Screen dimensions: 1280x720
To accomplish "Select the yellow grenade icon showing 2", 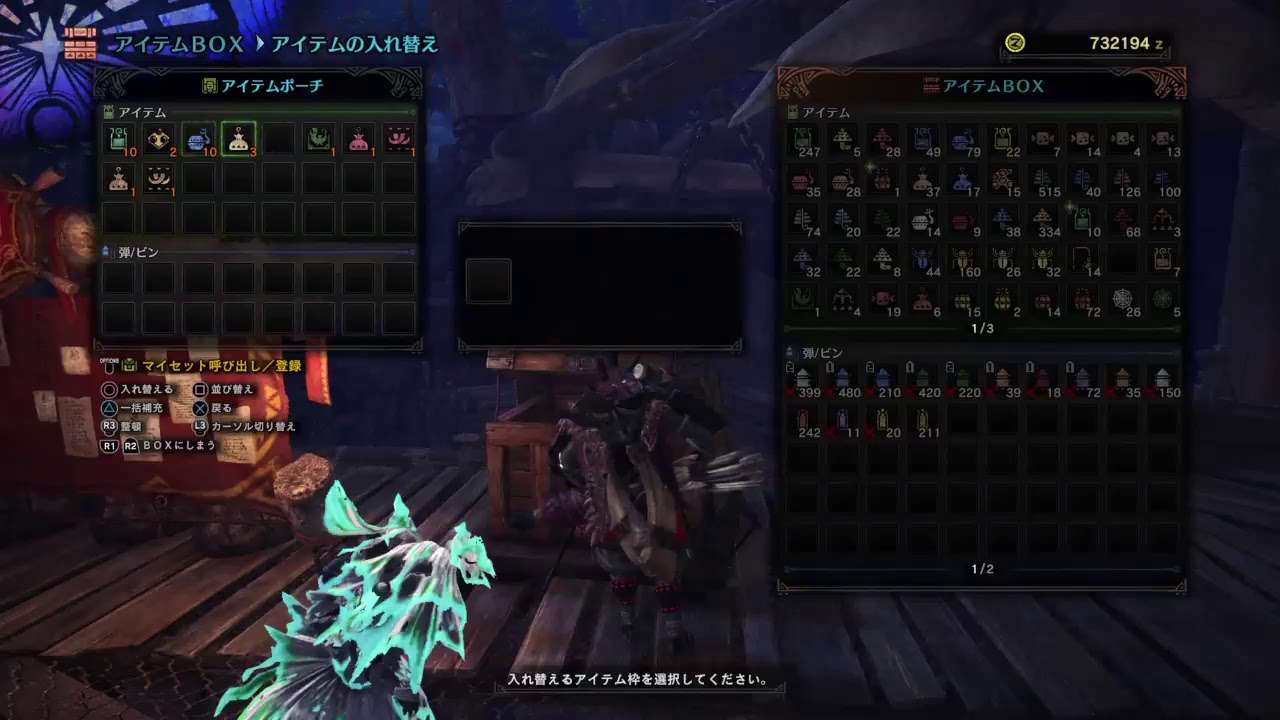I will pyautogui.click(x=1003, y=300).
